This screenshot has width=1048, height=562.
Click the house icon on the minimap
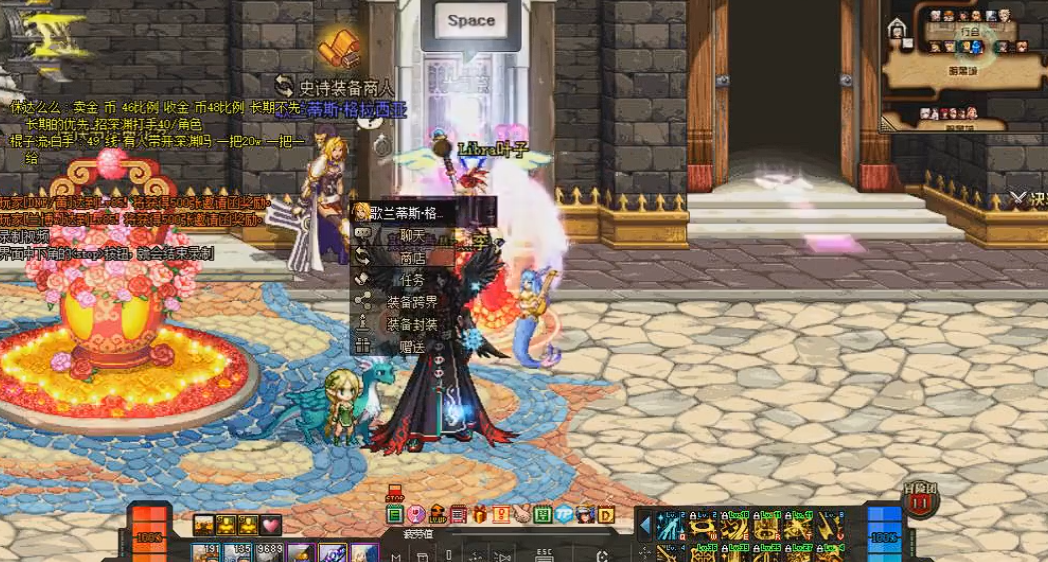[x=897, y=30]
